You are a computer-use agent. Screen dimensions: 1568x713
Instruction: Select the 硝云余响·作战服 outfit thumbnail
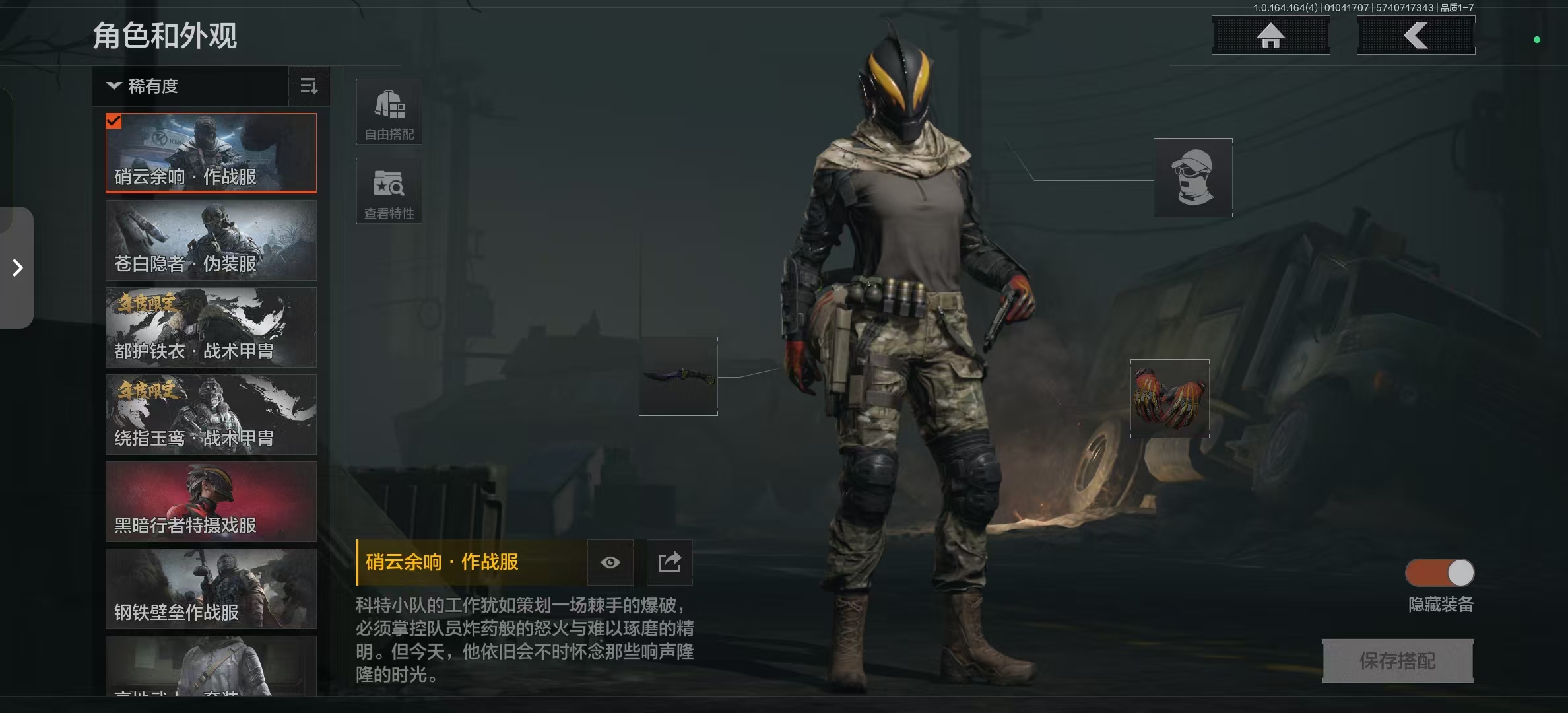[x=211, y=153]
